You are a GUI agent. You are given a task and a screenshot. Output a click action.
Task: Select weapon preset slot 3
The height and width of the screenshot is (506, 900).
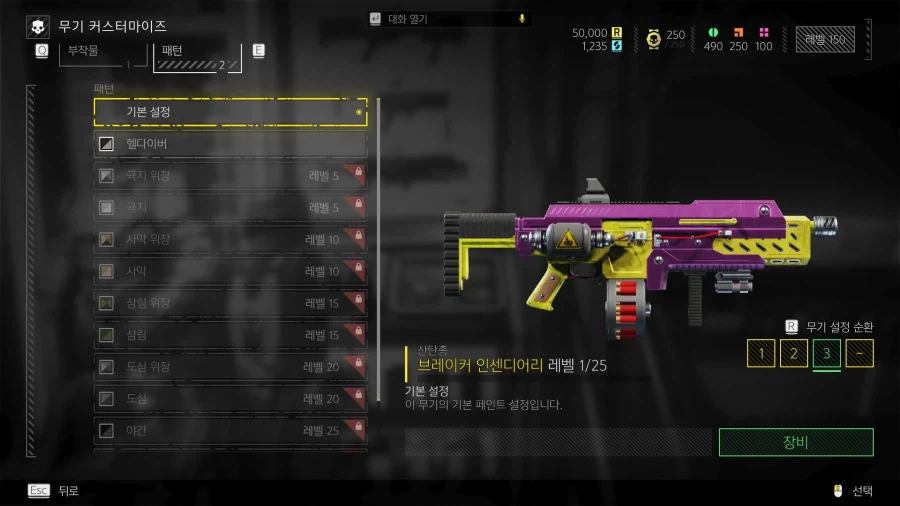[x=826, y=353]
